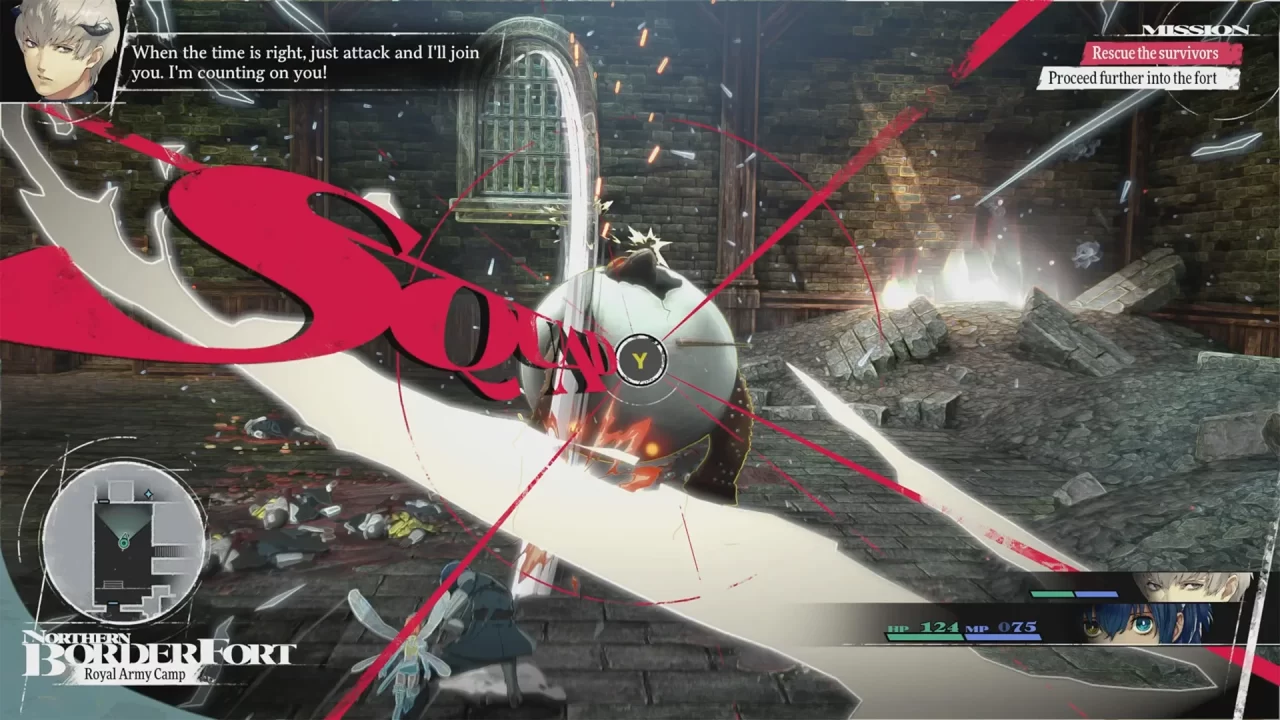Select the "Rescue the survivors" mission objective

tap(1154, 53)
